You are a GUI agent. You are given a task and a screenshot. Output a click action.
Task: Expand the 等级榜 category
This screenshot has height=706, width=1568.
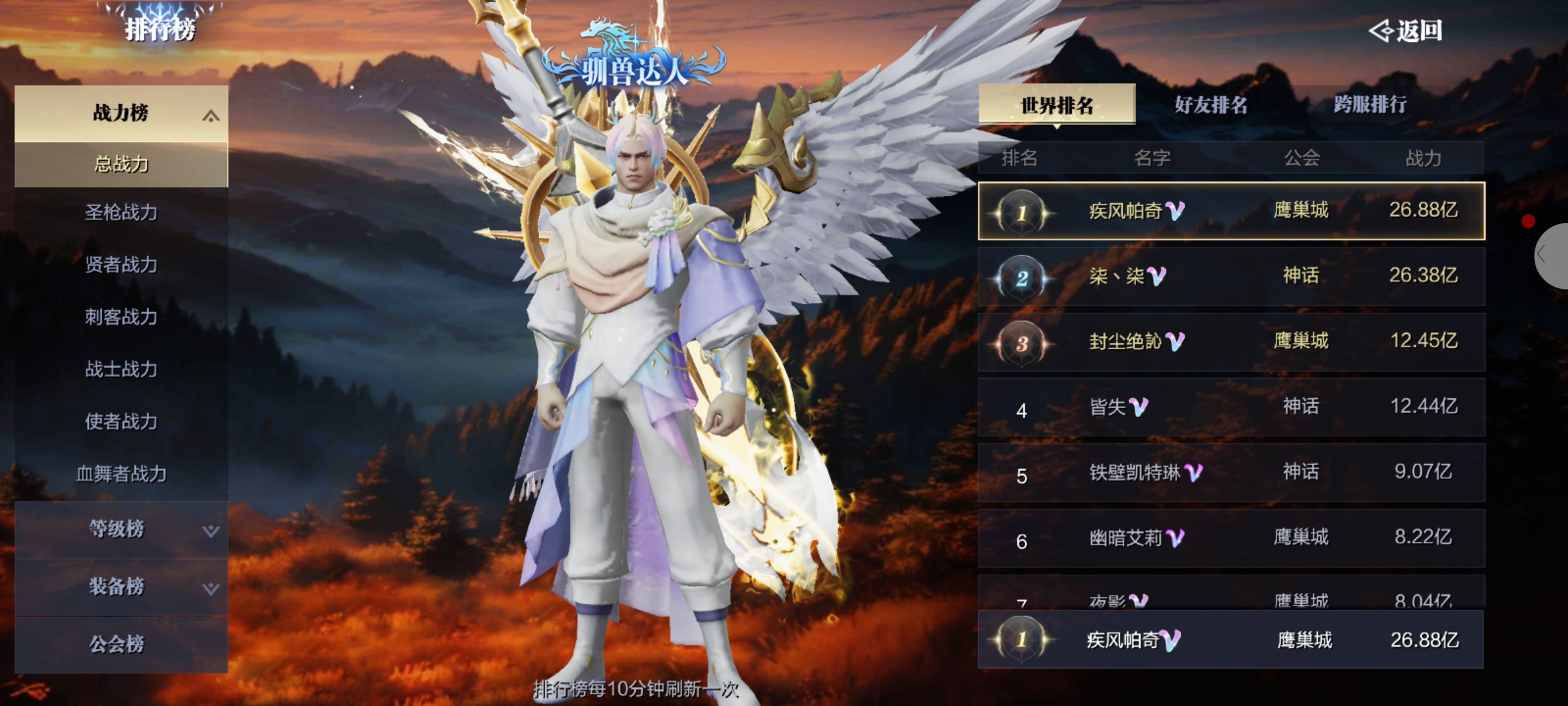122,529
